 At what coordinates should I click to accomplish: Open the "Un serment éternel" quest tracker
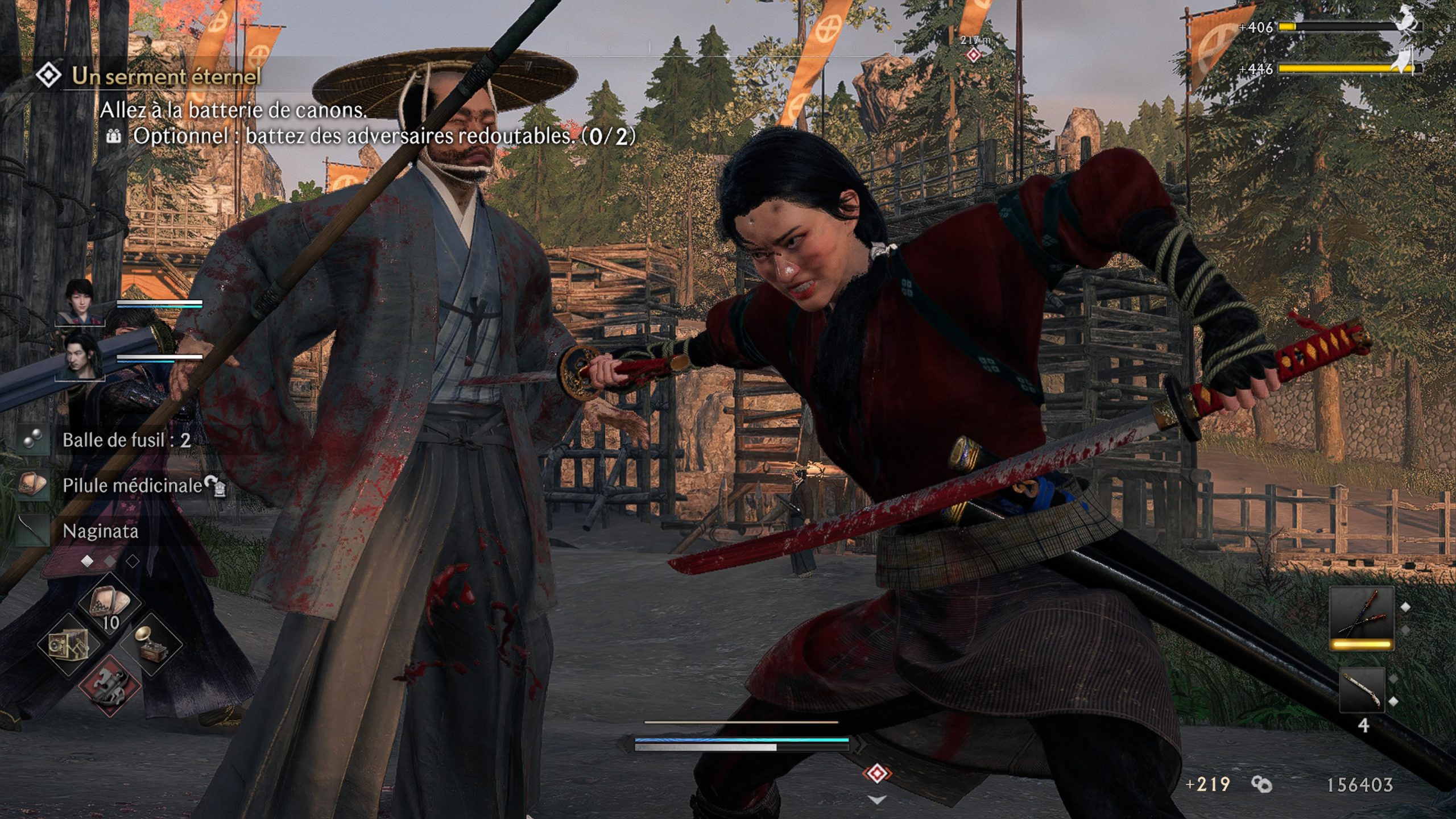(x=165, y=76)
